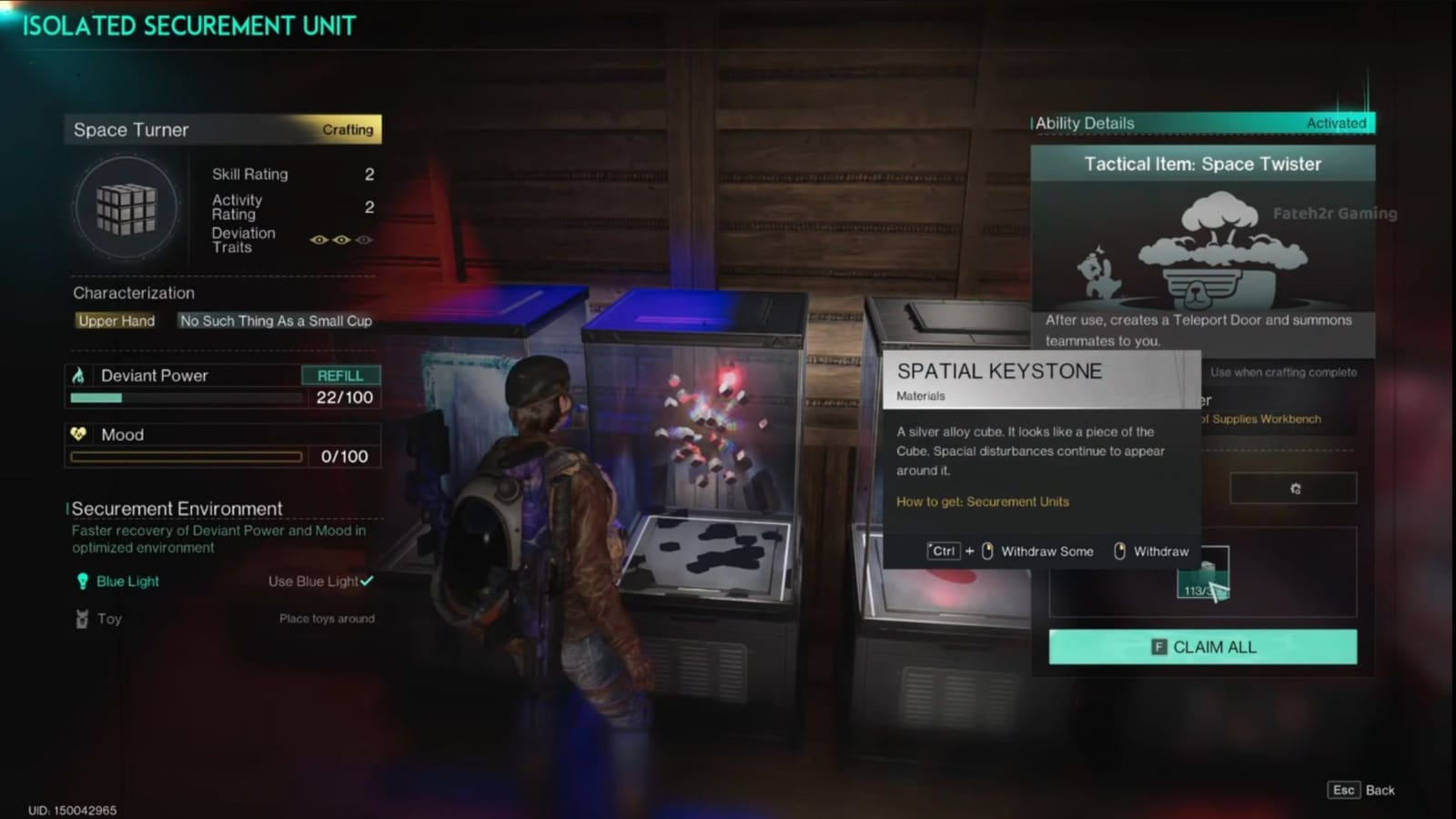
Task: Click the Ctrl key icon for Withdraw Some
Action: 943,551
